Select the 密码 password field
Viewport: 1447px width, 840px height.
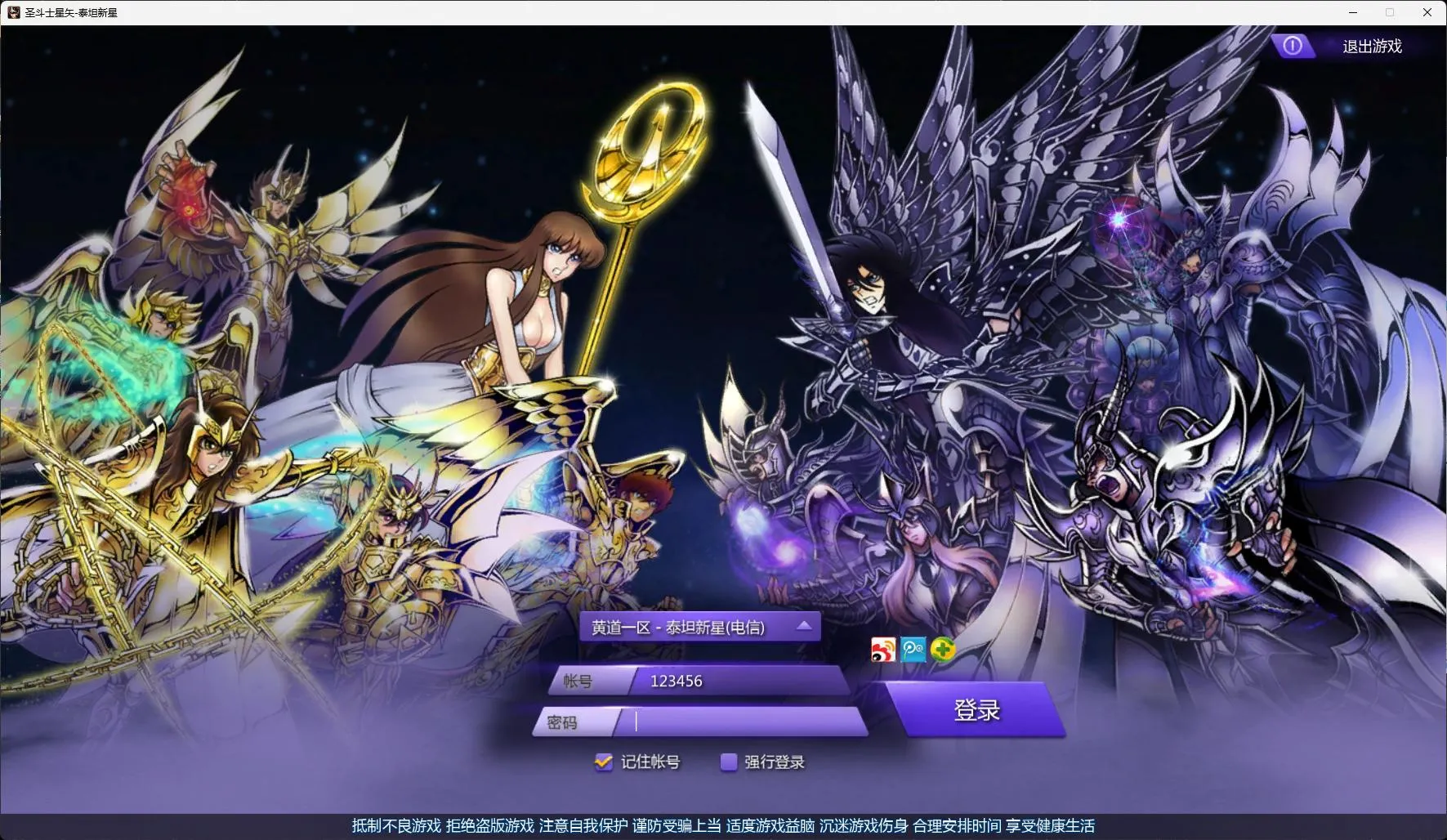(x=744, y=722)
